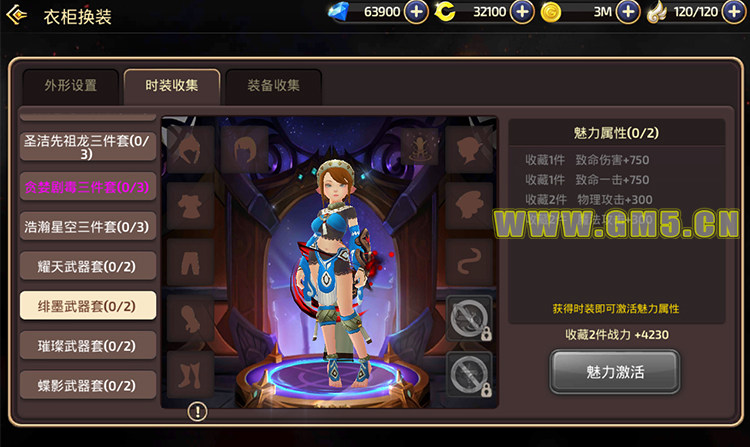Screen dimensions: 750x447
Task: Refill stamina via the 120/120 plus button
Action: (734, 12)
